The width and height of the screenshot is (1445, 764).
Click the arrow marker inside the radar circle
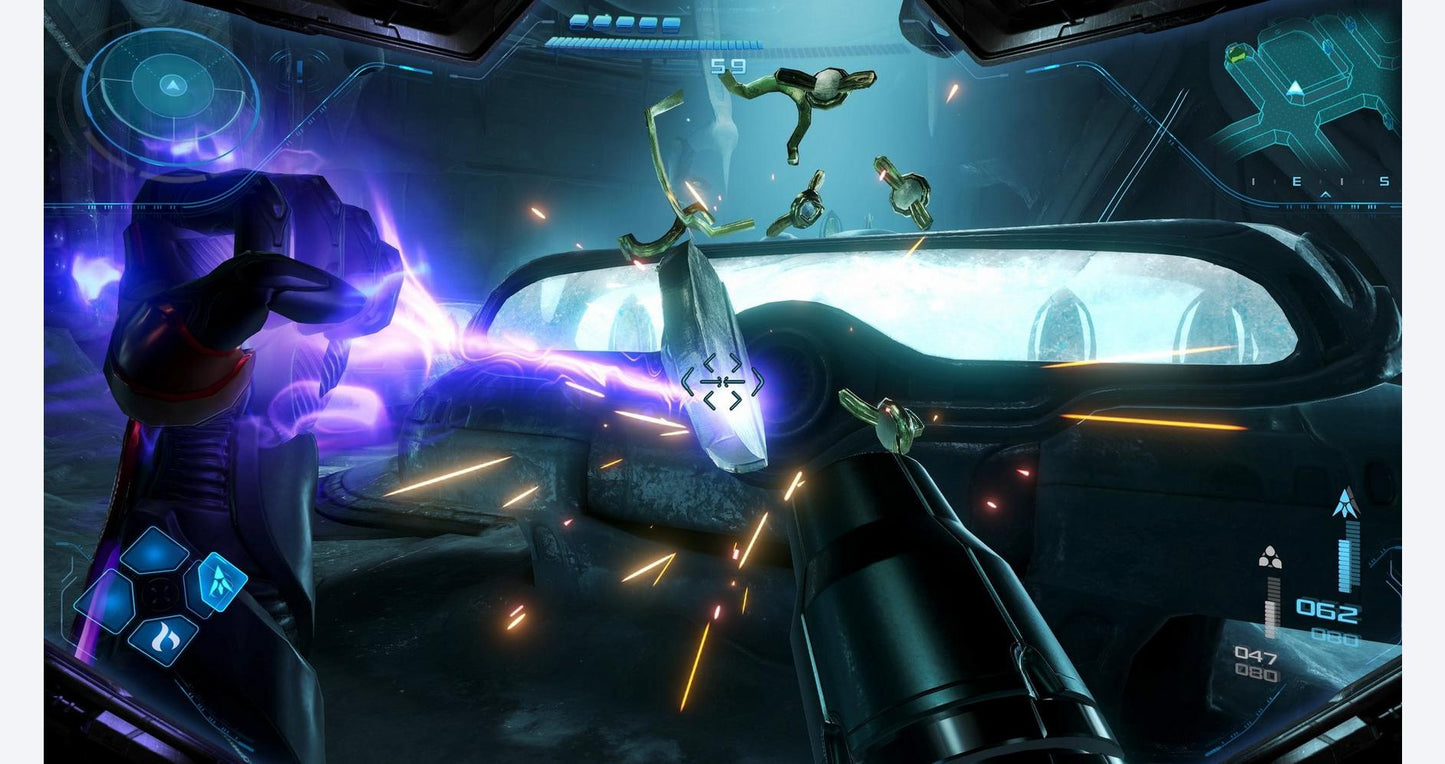172,86
